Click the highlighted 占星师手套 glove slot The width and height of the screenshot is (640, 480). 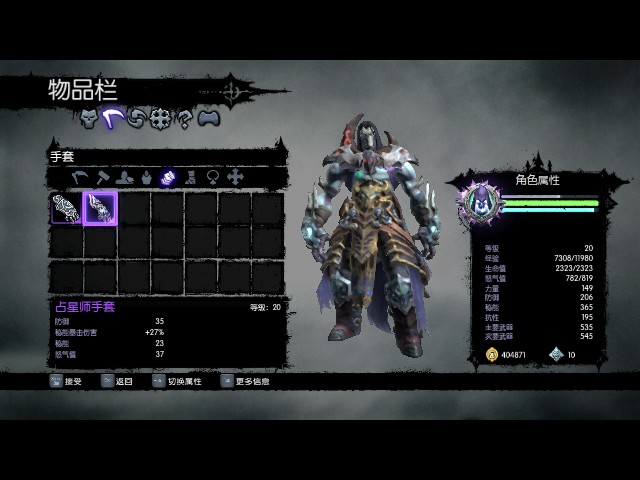(x=100, y=208)
